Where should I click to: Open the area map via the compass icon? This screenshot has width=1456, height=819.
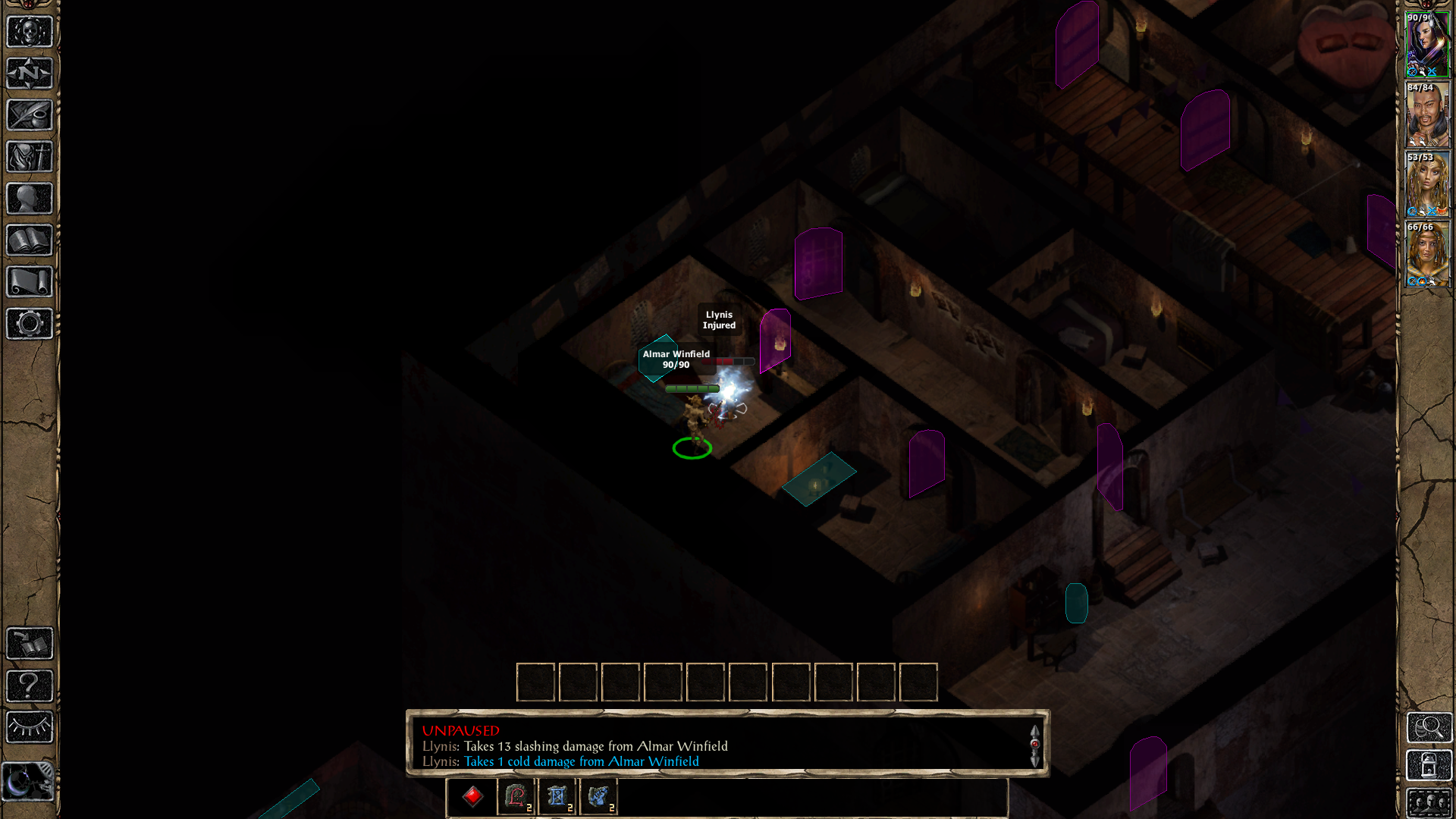(x=30, y=74)
